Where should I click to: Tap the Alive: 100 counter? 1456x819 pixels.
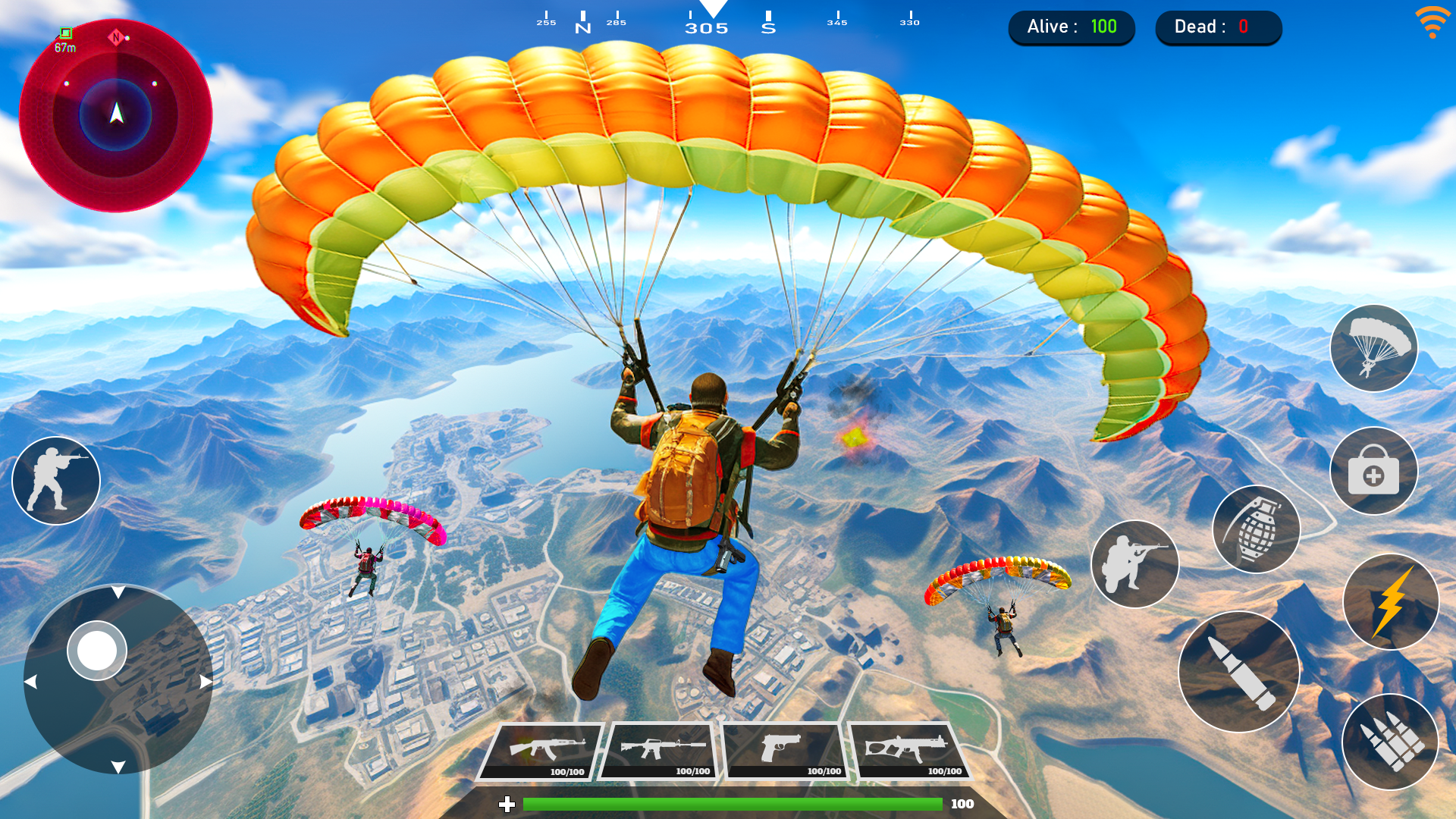[x=1072, y=27]
